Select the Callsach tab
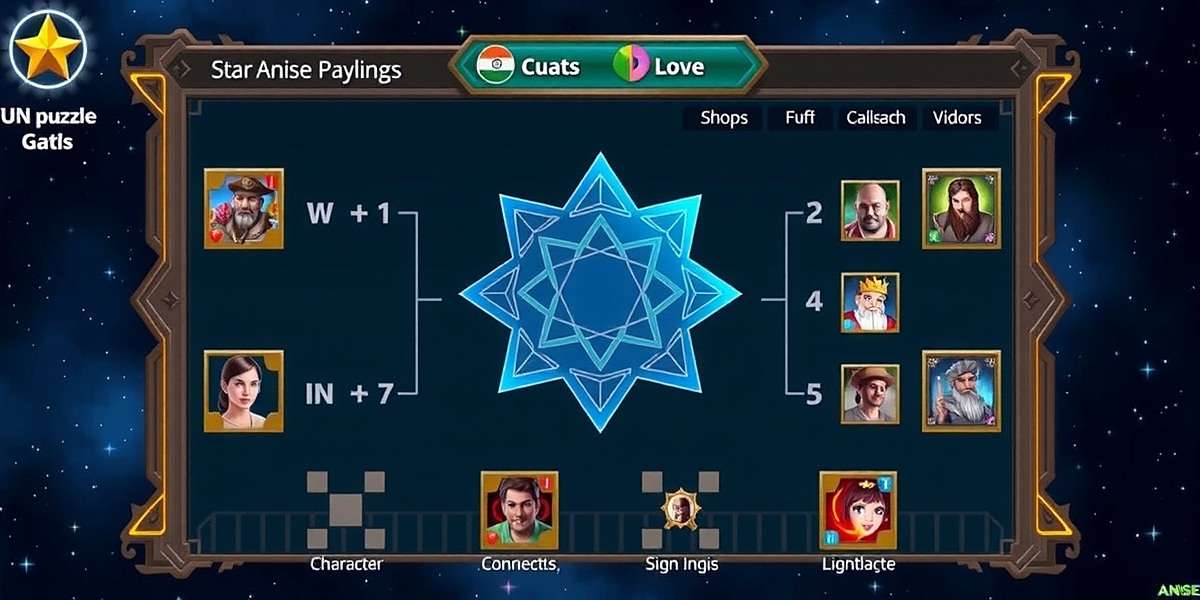1200x600 pixels. click(x=875, y=118)
